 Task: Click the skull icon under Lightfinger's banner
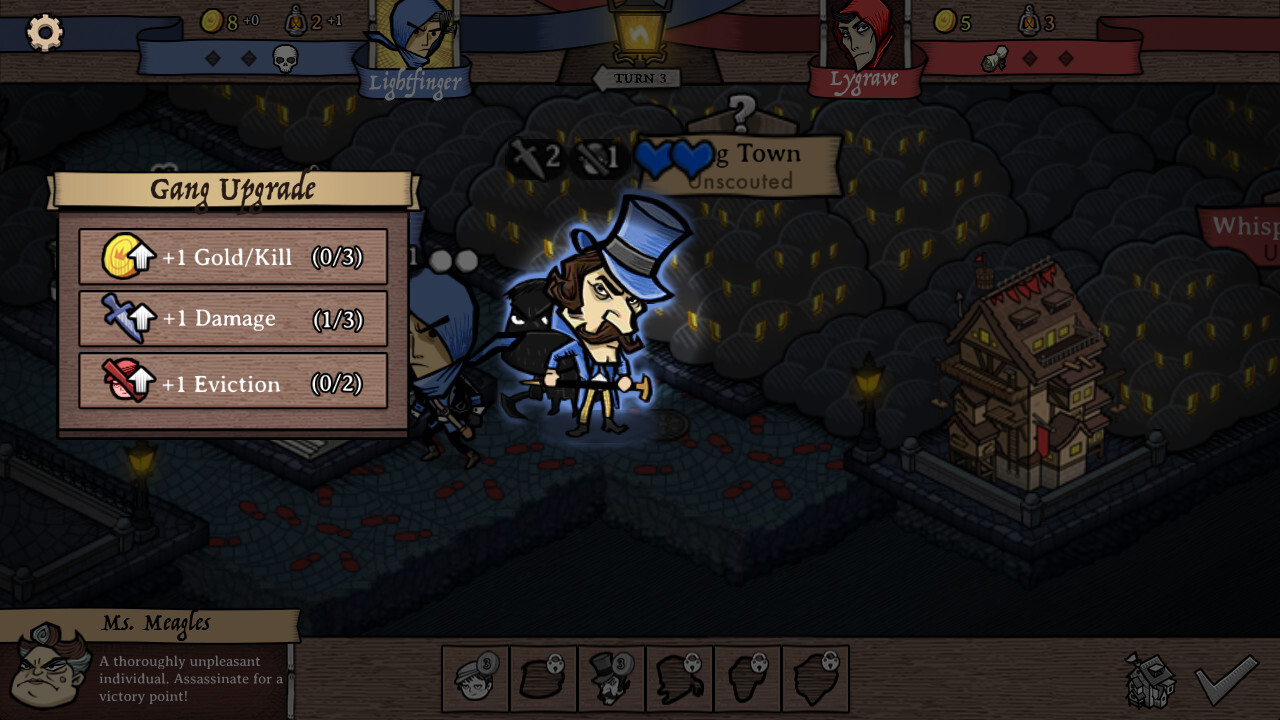287,58
